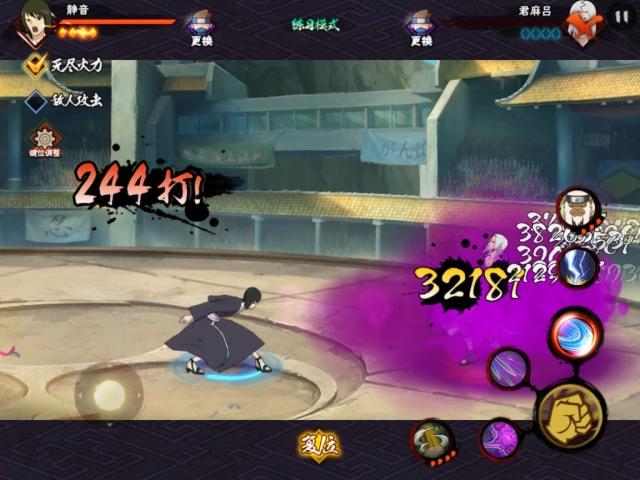
Task: Open the 键位调整 gear settings
Action: pyautogui.click(x=45, y=140)
